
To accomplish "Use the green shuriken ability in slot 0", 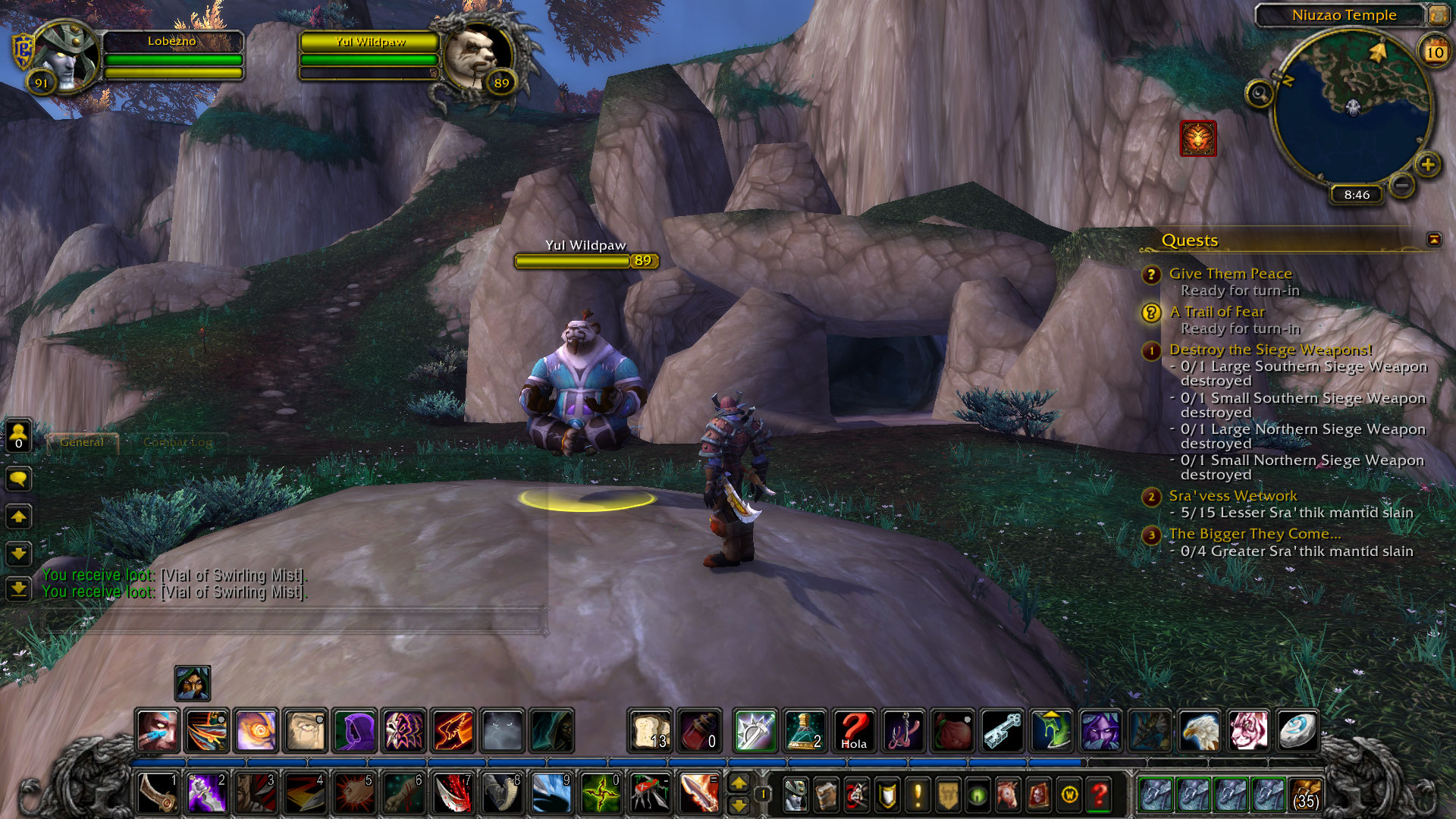I will (601, 794).
